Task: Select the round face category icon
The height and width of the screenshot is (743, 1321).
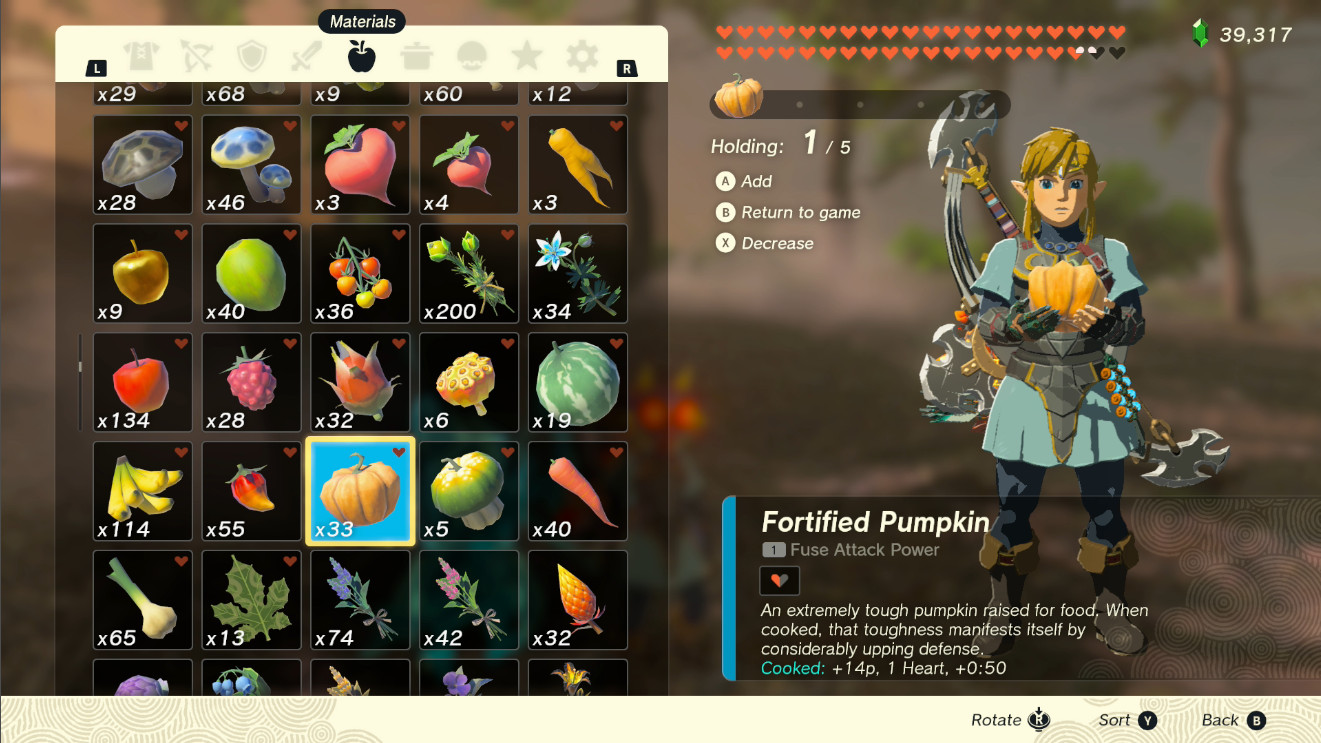Action: pyautogui.click(x=471, y=57)
